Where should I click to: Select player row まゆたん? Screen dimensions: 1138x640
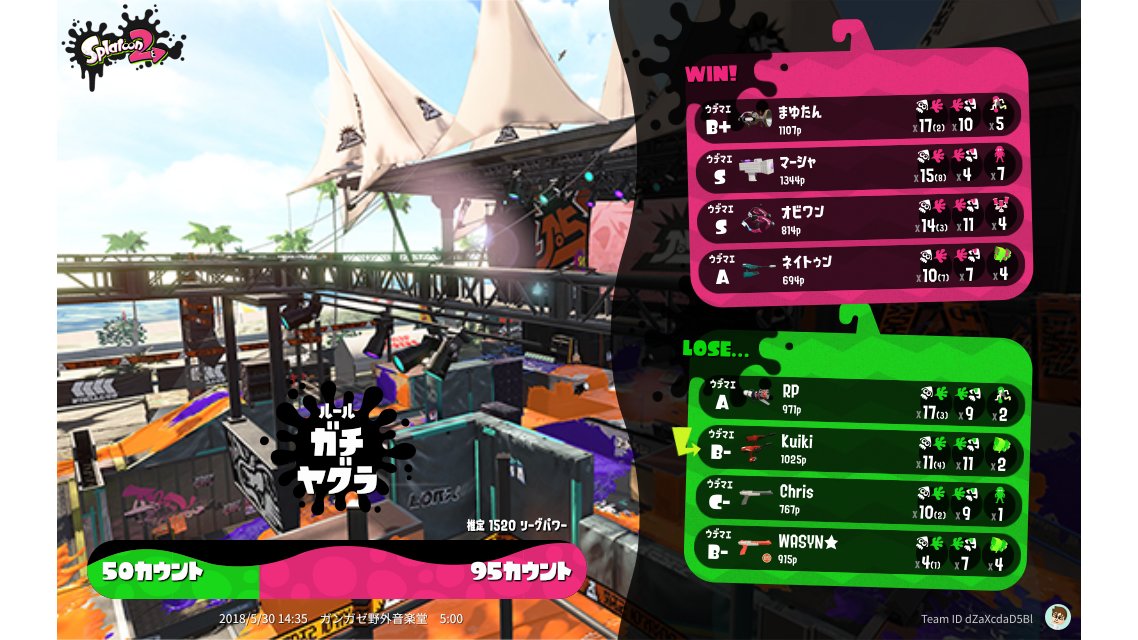862,117
